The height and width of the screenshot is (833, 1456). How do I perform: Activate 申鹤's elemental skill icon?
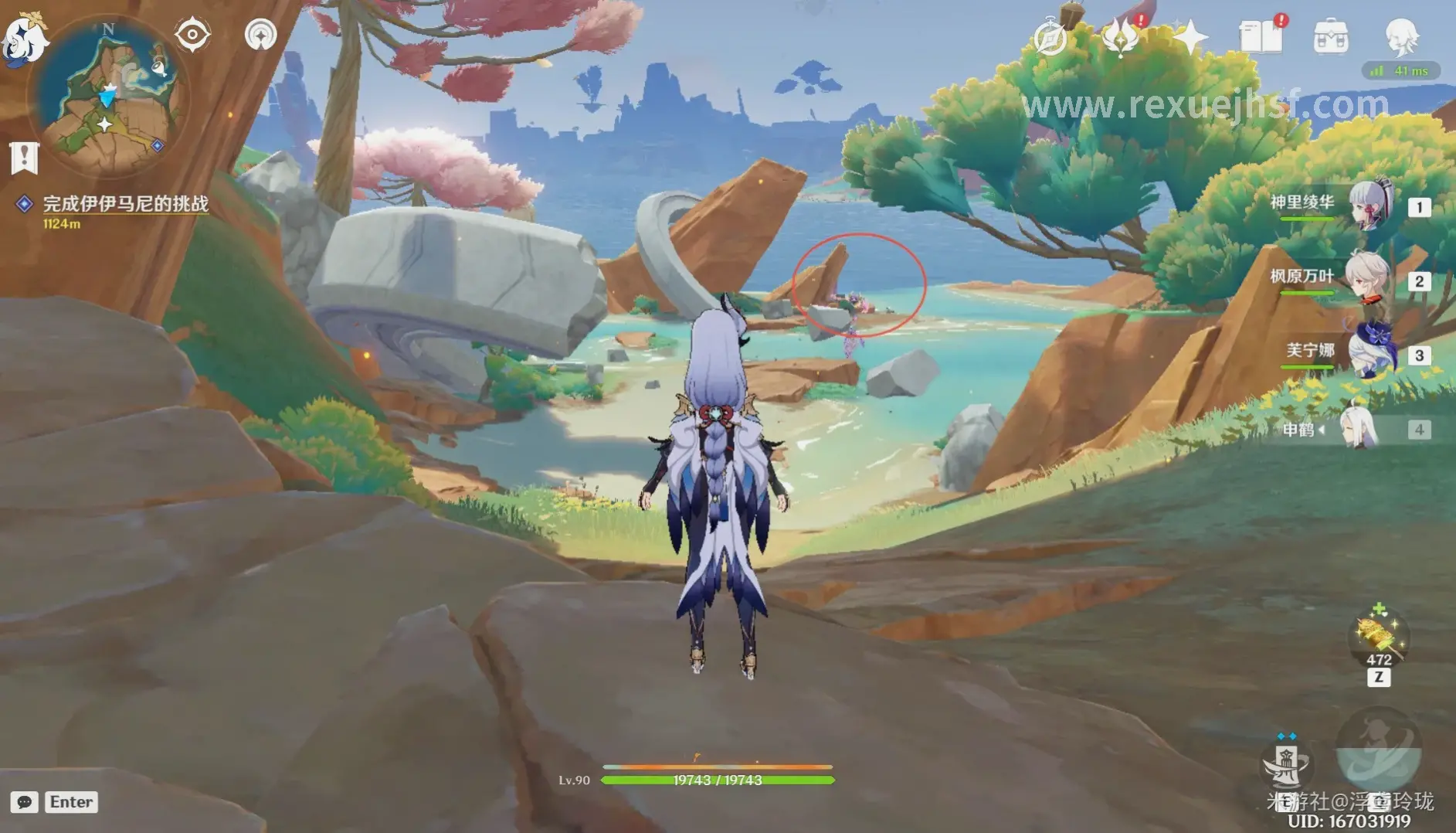click(1285, 763)
